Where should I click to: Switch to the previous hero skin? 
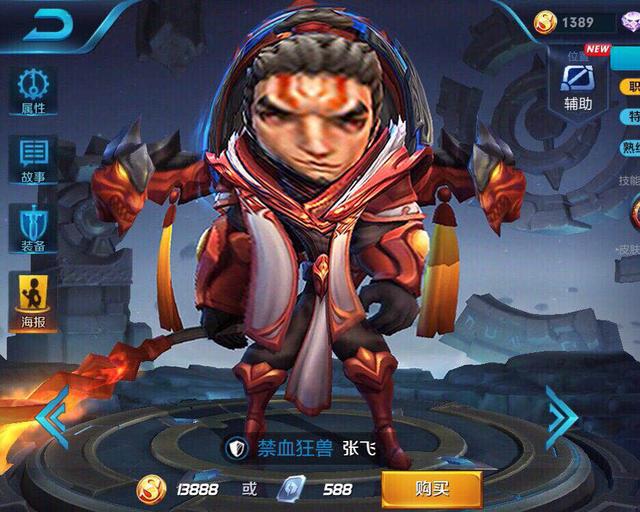point(53,413)
